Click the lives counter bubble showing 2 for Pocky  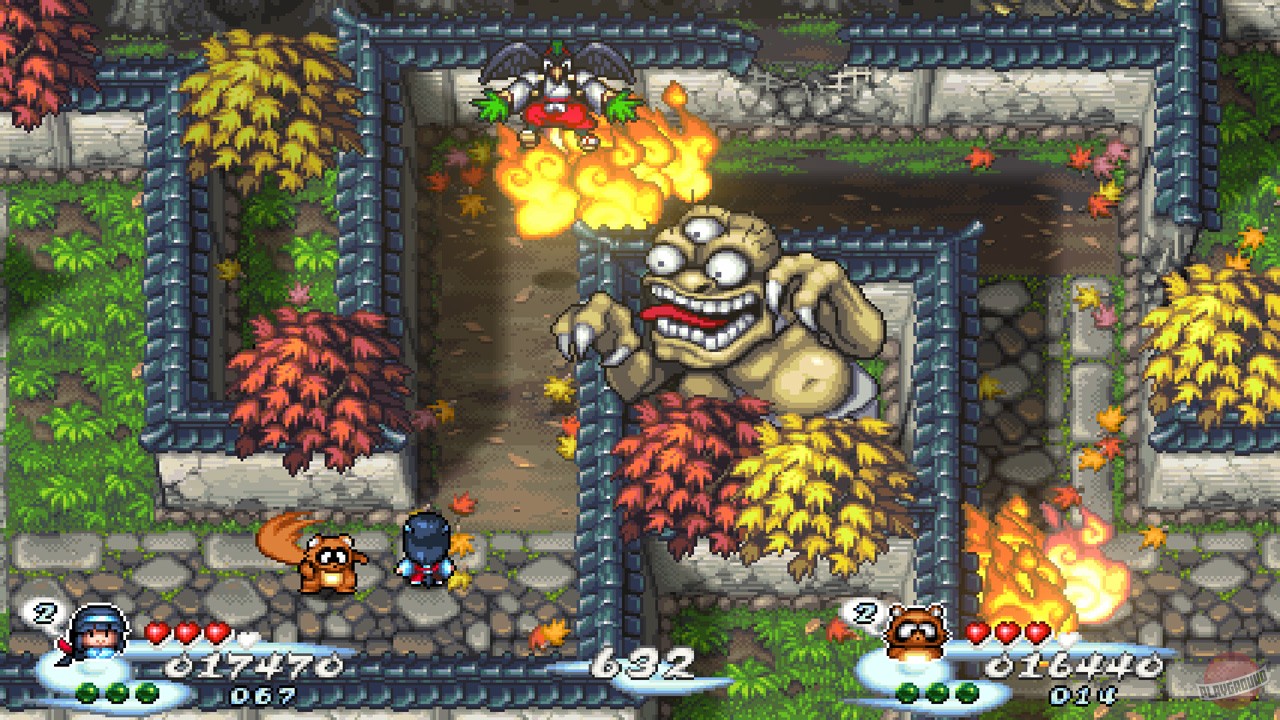pos(44,613)
